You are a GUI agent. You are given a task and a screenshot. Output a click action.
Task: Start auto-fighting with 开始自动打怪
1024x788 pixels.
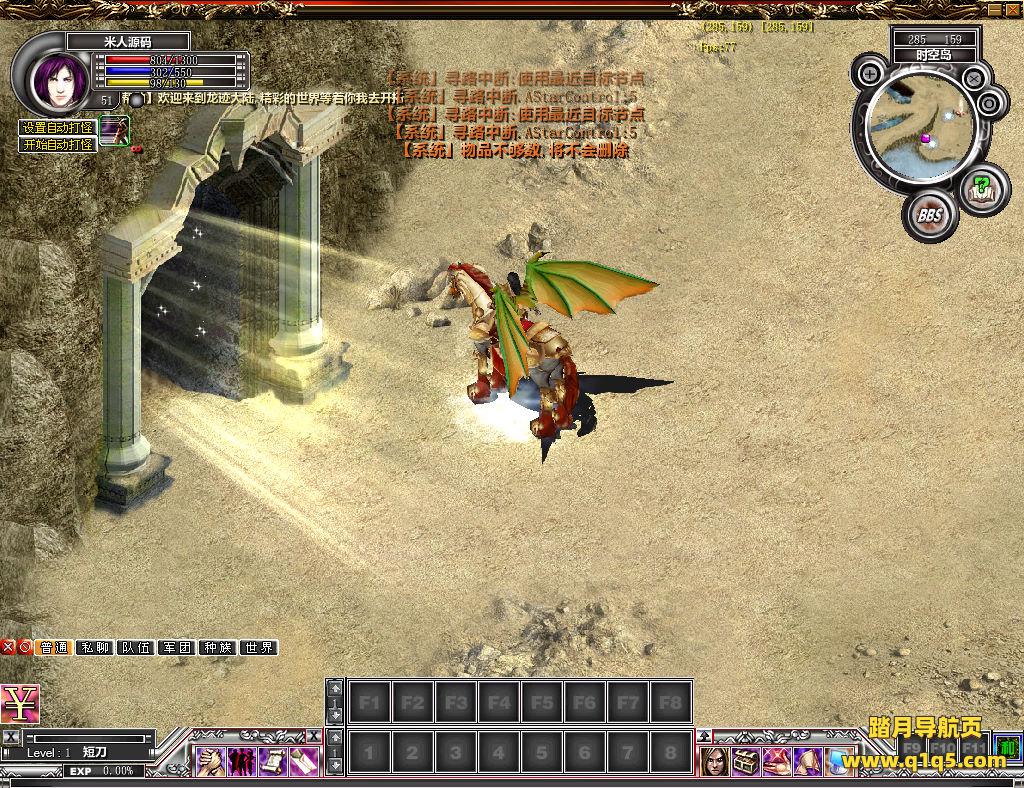click(58, 144)
